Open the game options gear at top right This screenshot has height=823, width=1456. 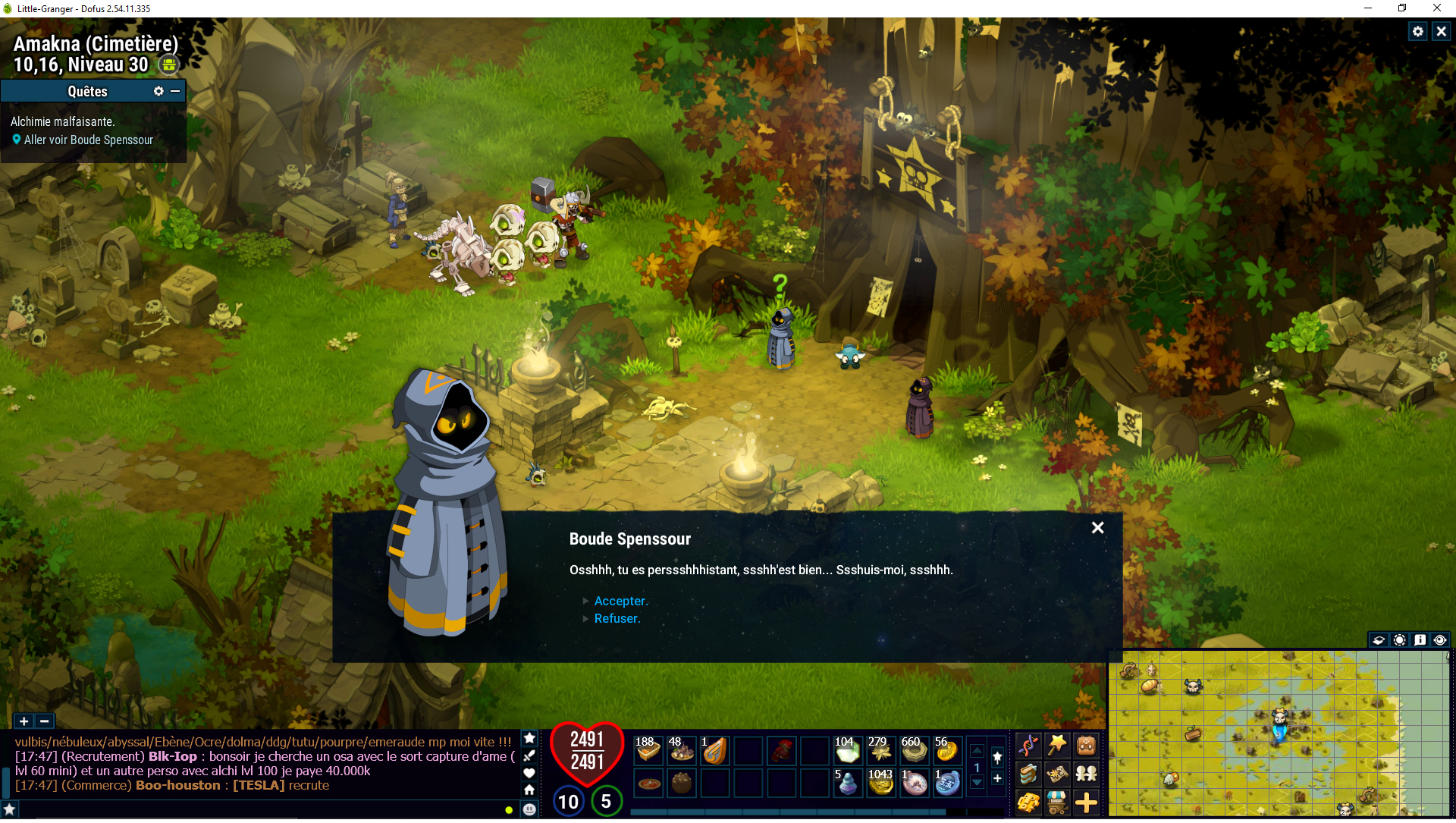[x=1417, y=31]
